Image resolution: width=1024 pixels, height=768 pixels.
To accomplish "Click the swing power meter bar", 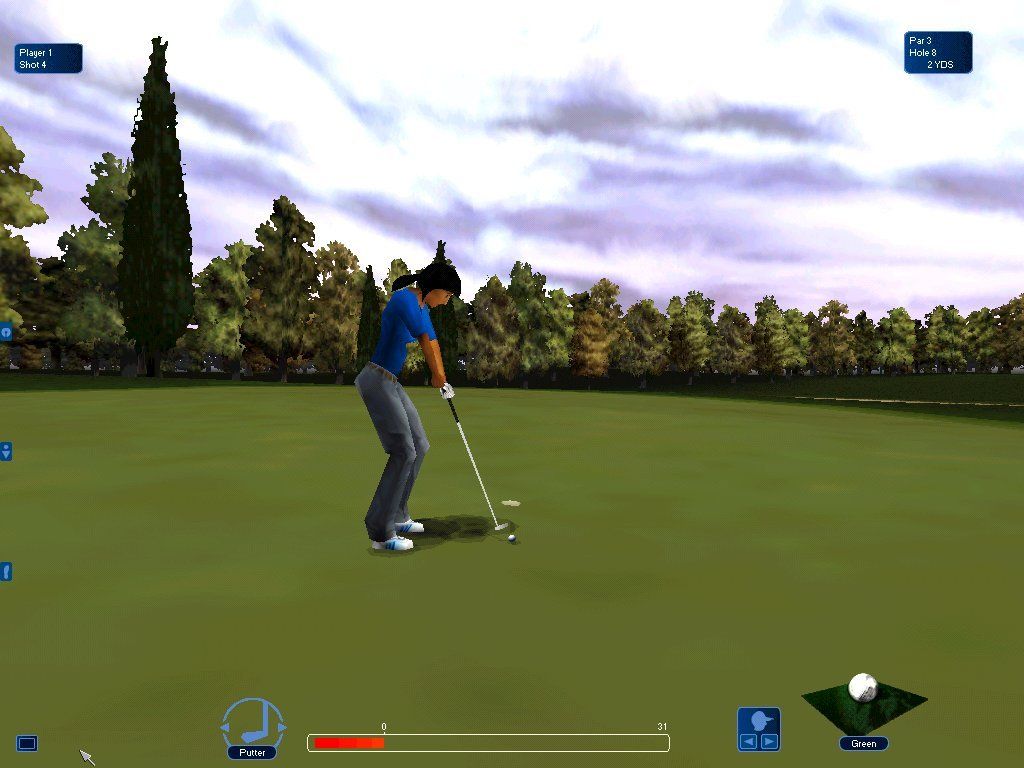I will pos(488,743).
